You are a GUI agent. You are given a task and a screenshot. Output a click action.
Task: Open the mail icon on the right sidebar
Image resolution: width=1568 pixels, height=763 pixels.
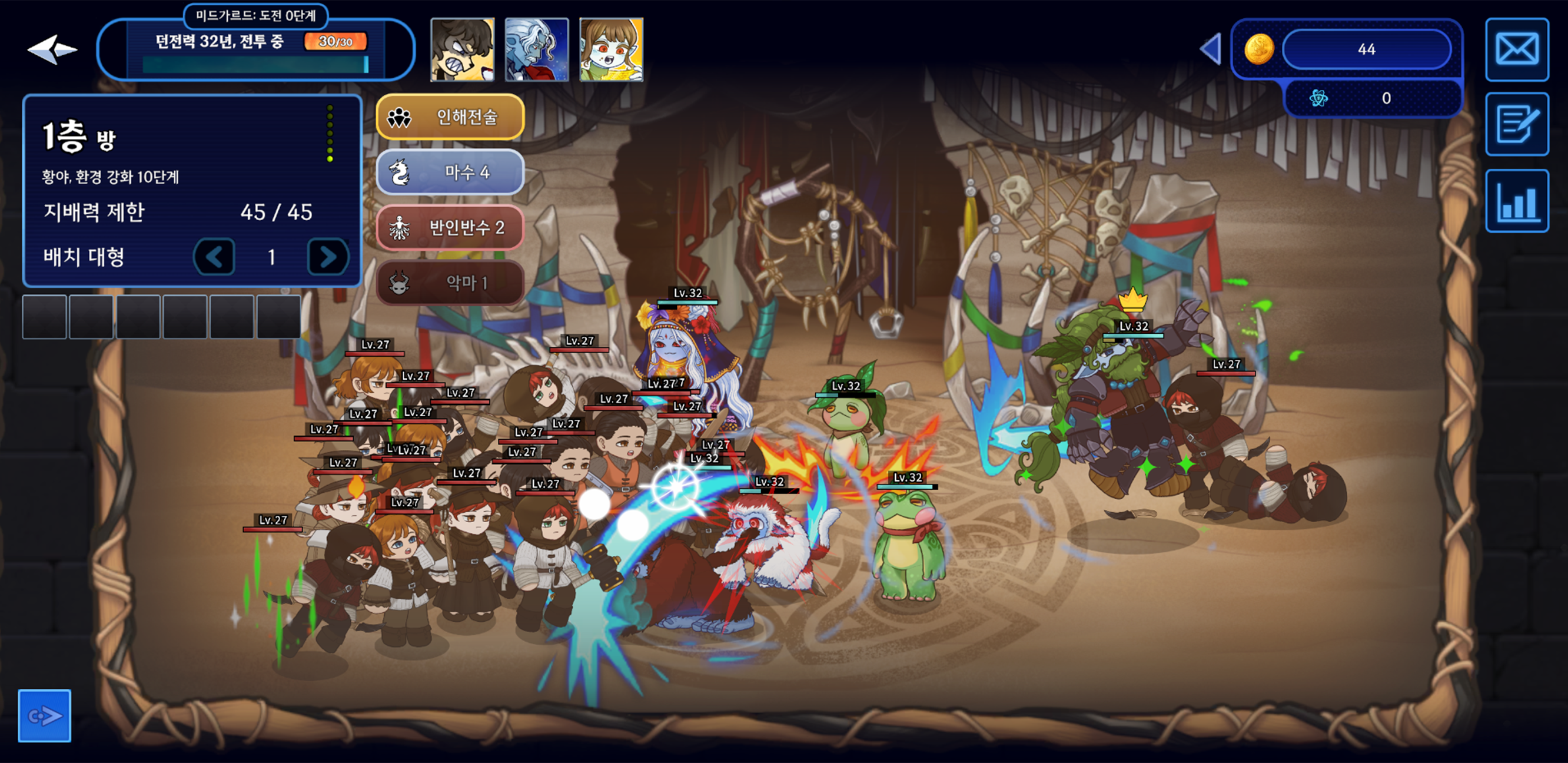point(1517,50)
